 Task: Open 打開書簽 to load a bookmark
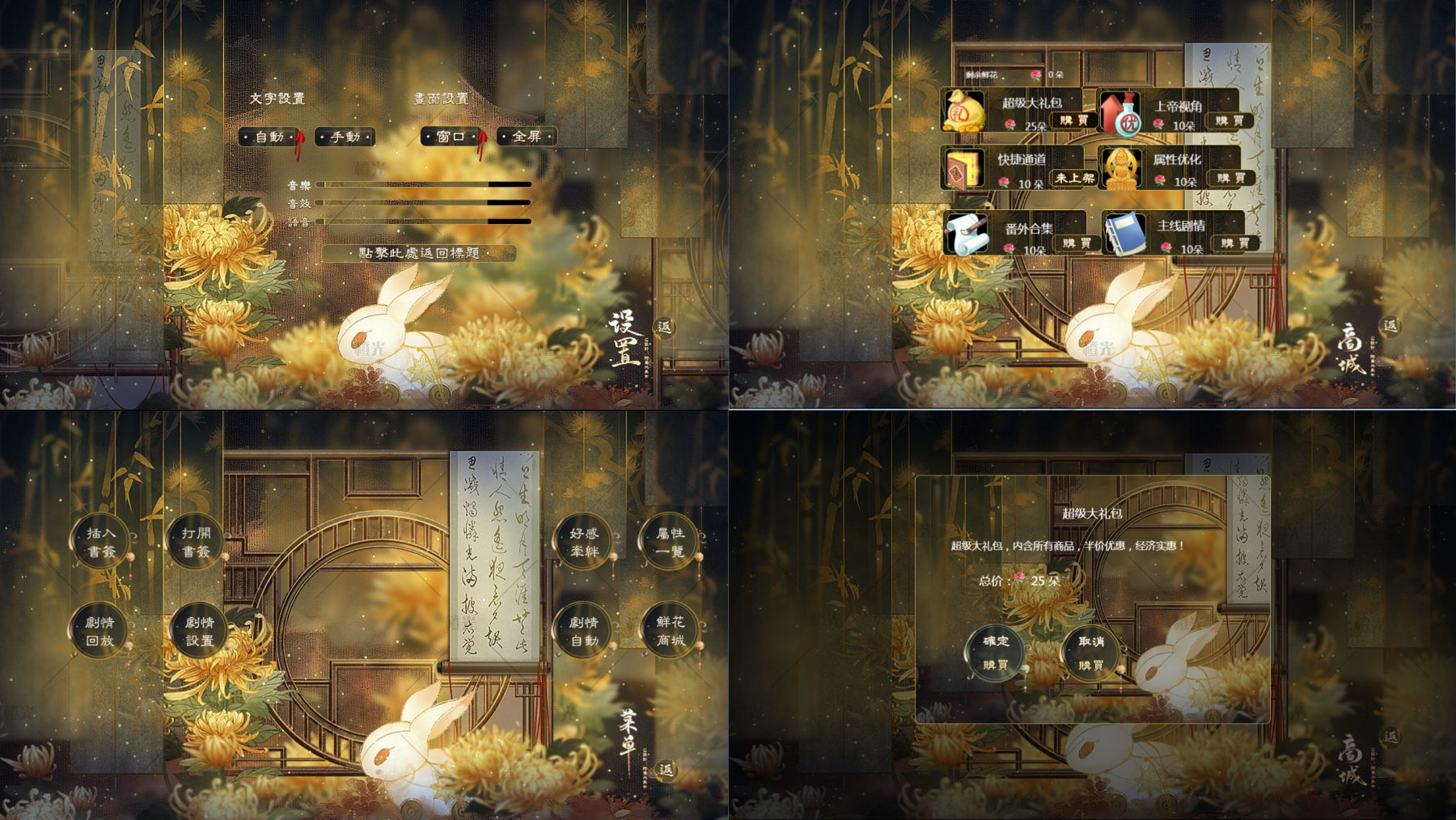pos(196,542)
